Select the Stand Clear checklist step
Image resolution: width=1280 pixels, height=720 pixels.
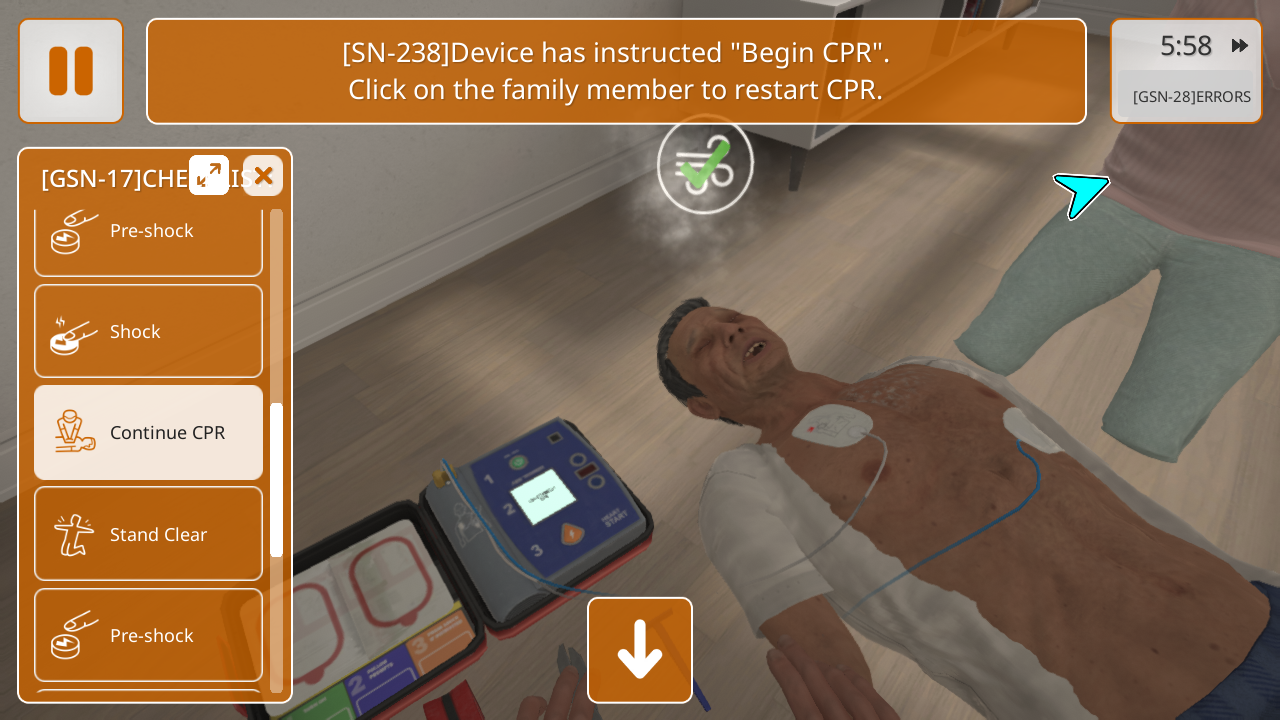click(149, 535)
